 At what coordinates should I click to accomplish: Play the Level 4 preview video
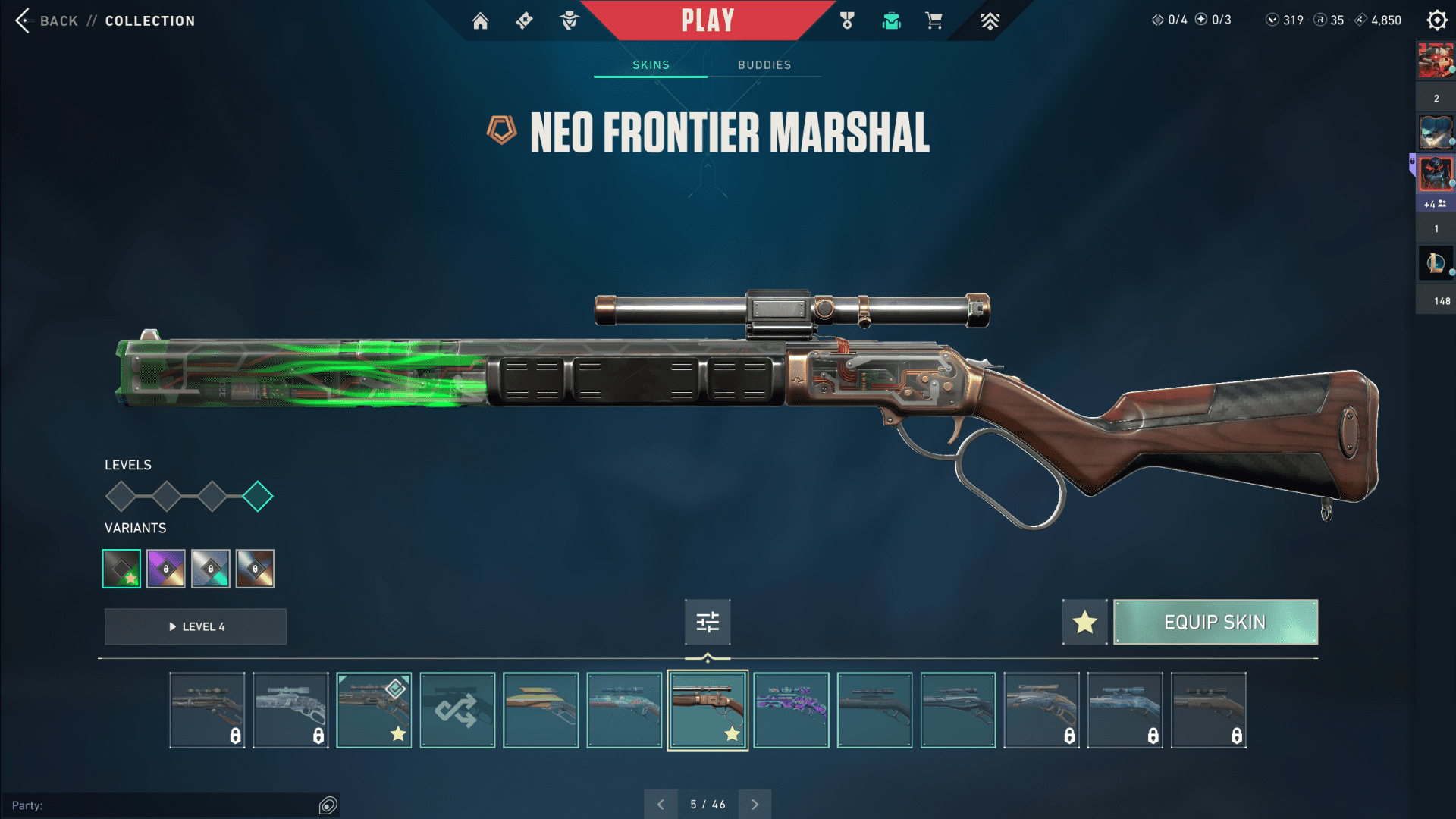pos(196,627)
